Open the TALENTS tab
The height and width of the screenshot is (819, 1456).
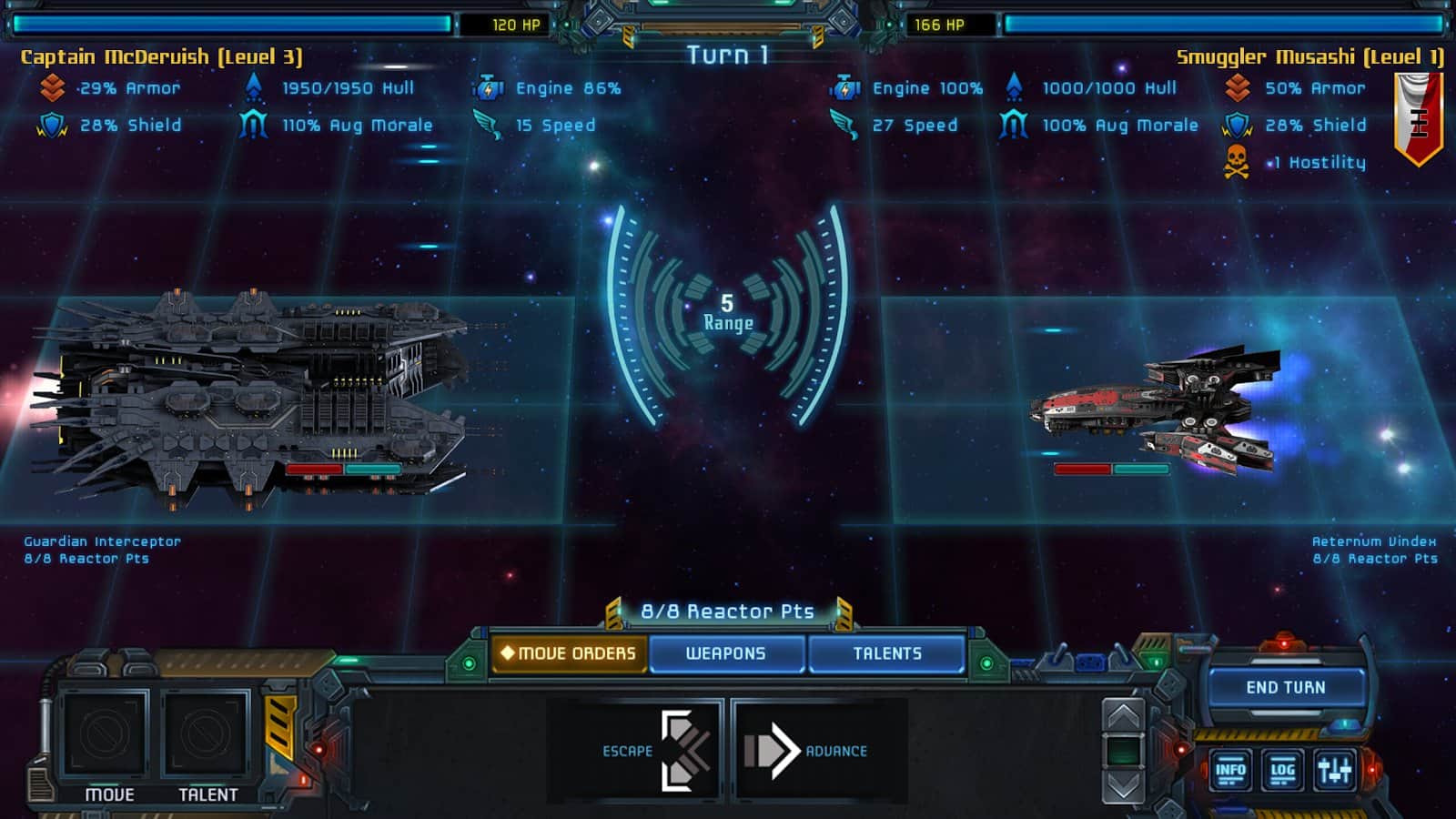pyautogui.click(x=887, y=652)
